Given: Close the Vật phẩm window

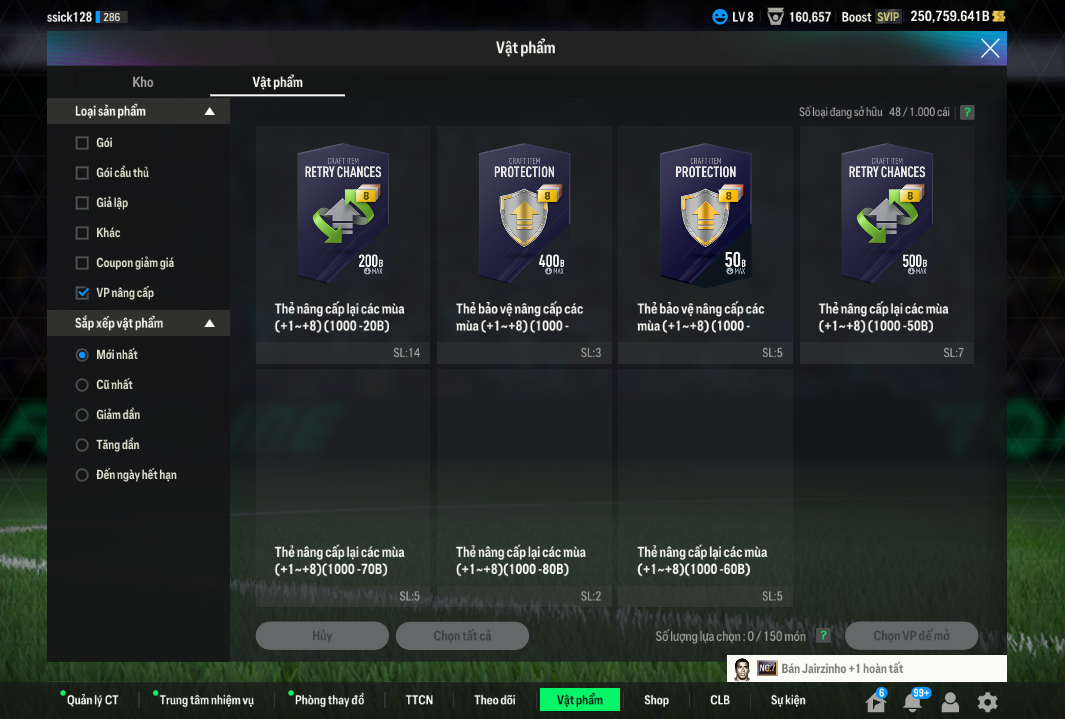Looking at the screenshot, I should pos(990,48).
